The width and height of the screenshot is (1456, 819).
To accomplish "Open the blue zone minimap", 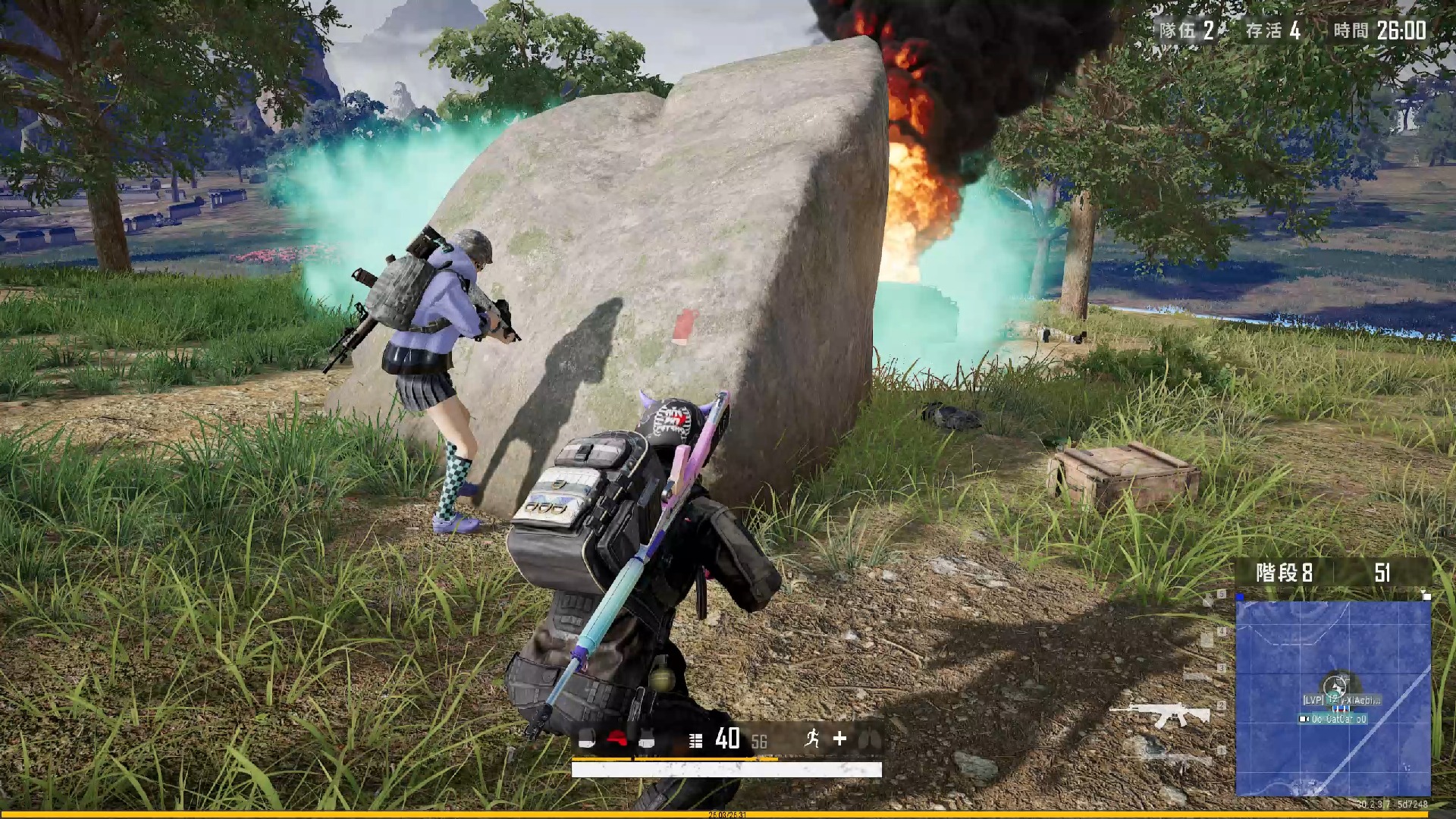I will pos(1332,698).
